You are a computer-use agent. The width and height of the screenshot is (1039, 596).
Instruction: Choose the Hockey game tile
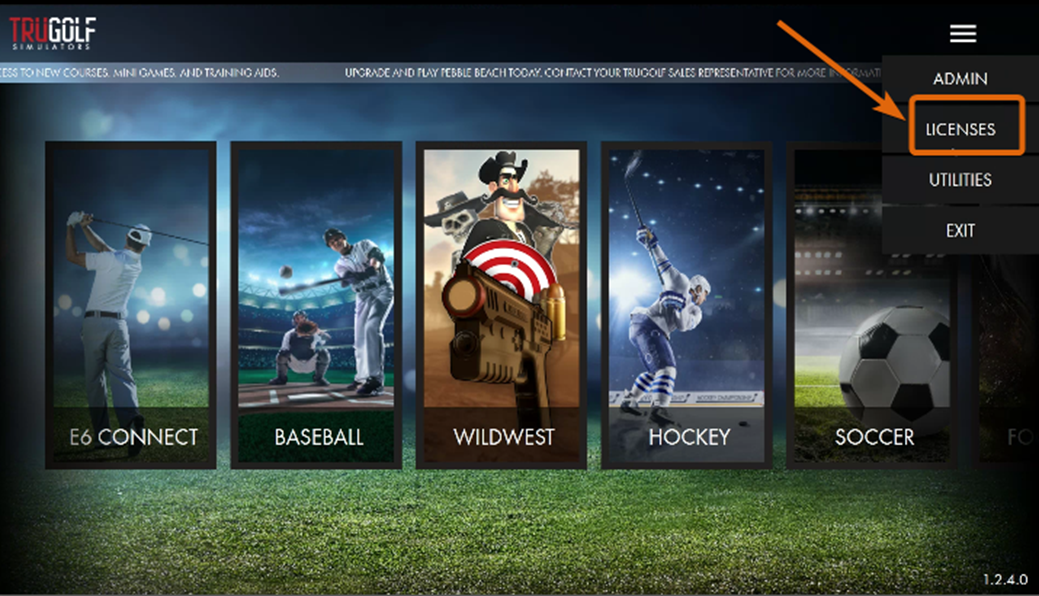pos(687,305)
